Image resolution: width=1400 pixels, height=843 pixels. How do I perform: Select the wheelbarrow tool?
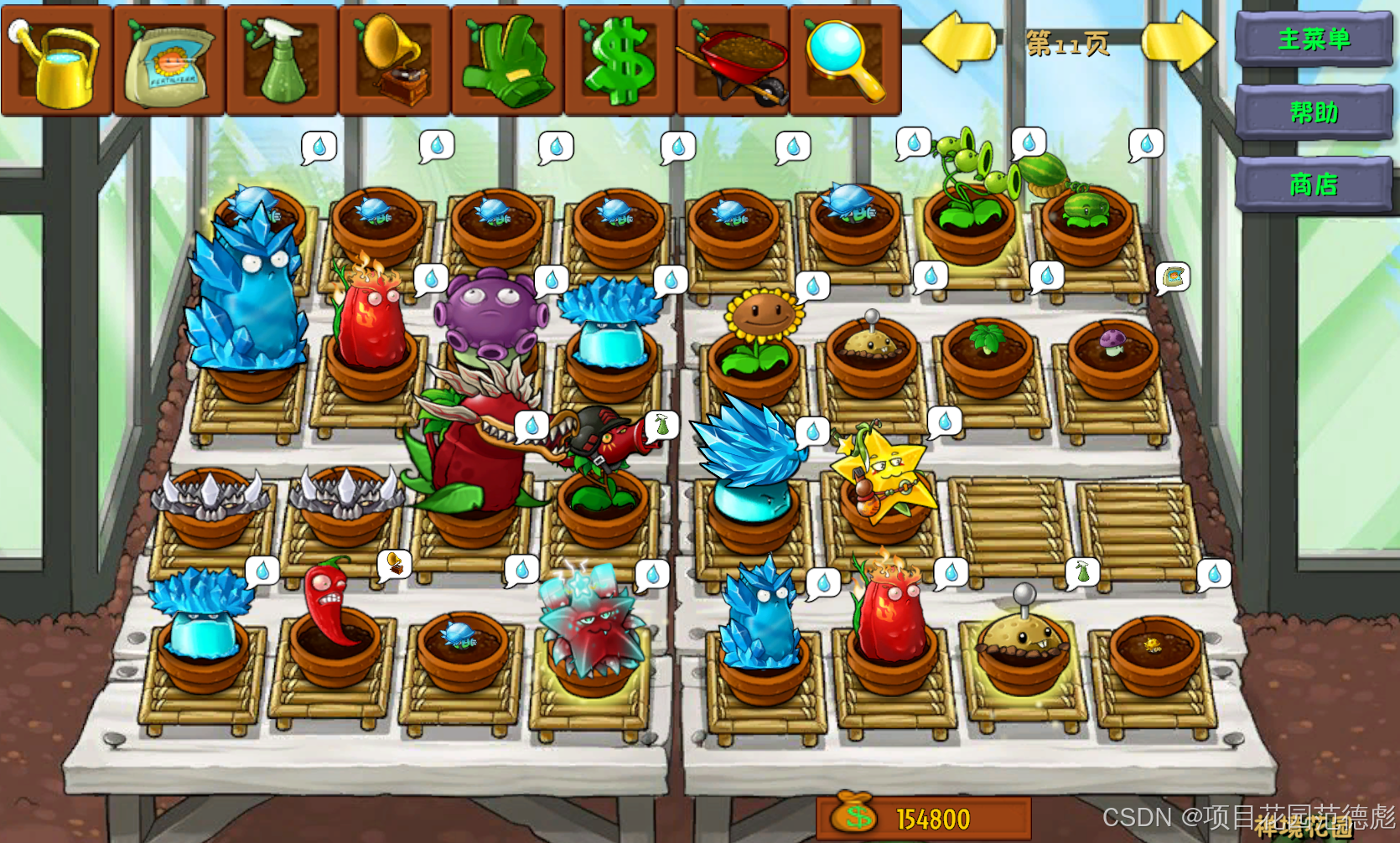point(734,60)
